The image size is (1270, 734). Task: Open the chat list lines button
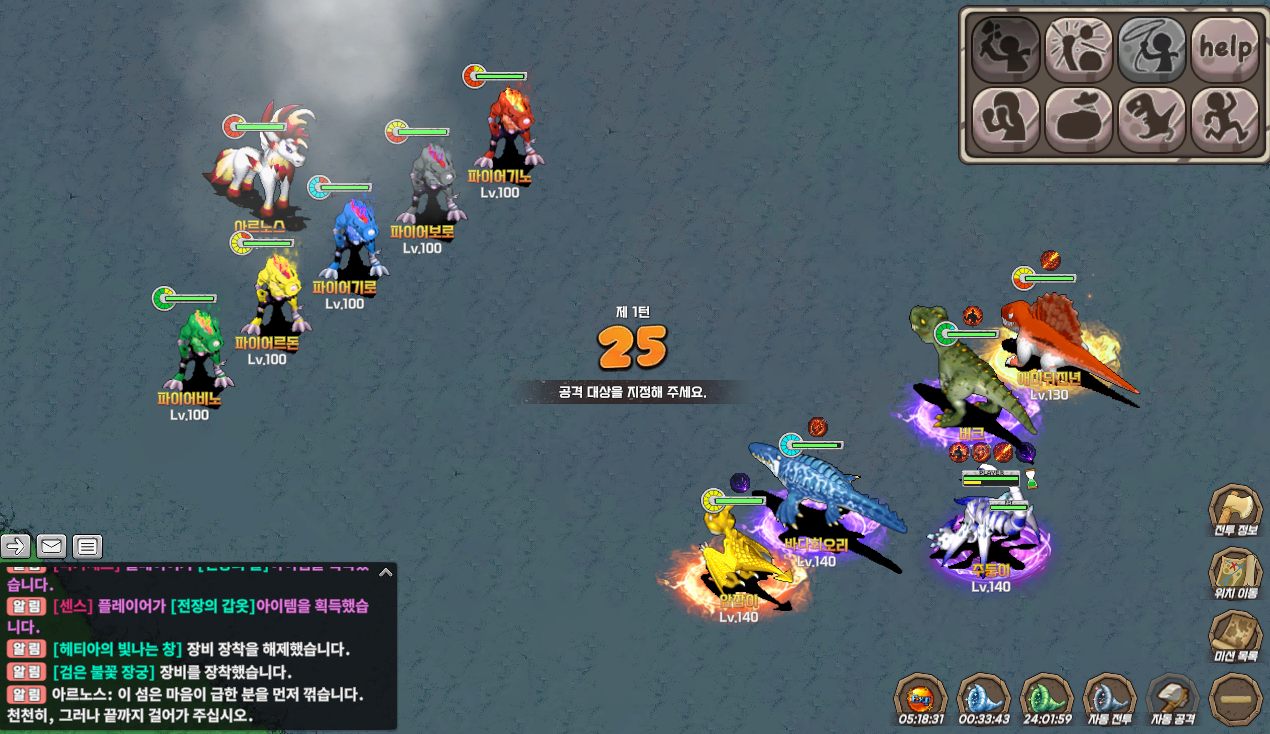click(x=88, y=546)
